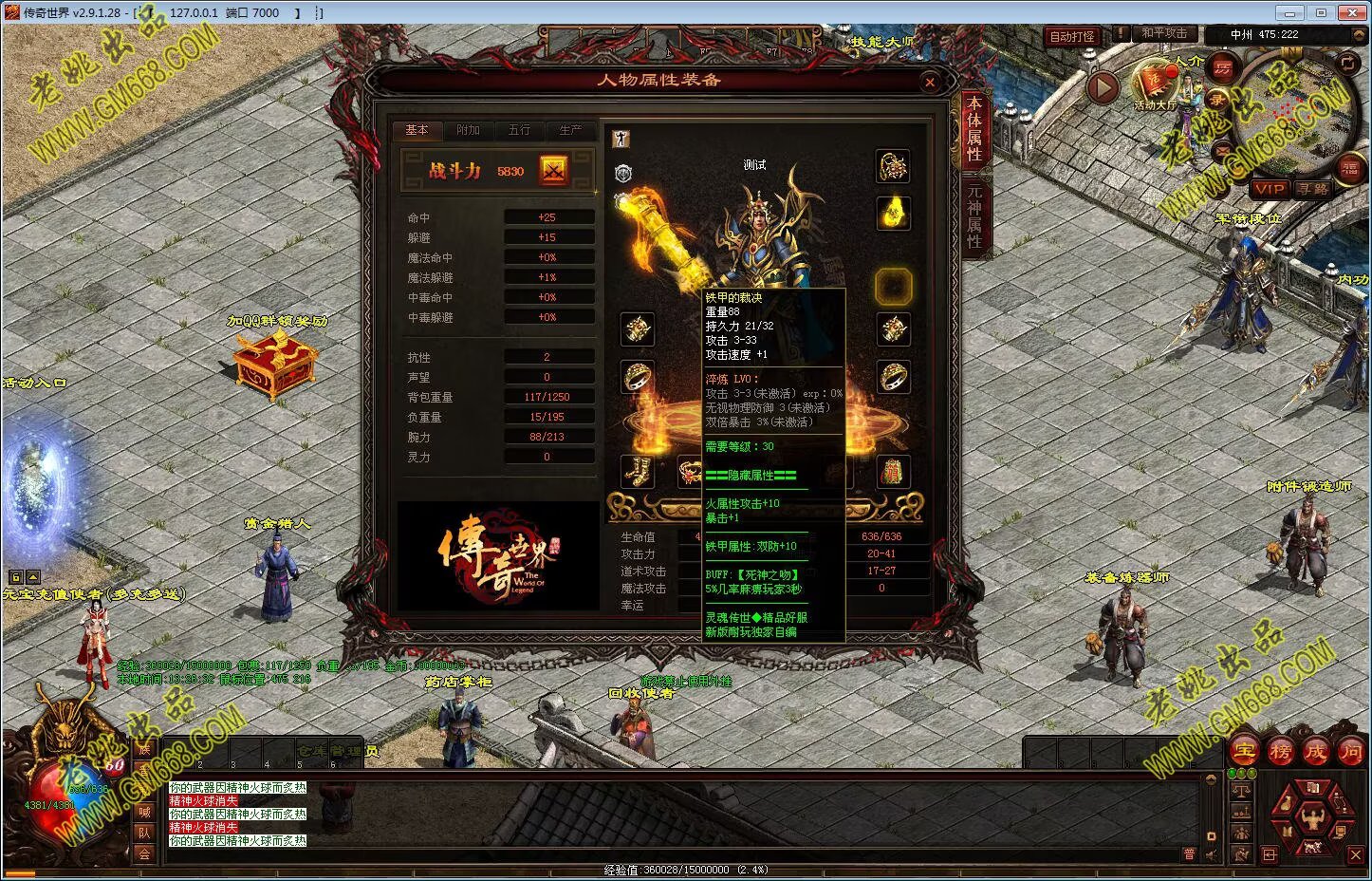Switch to the 附加 attributes tab

(468, 130)
